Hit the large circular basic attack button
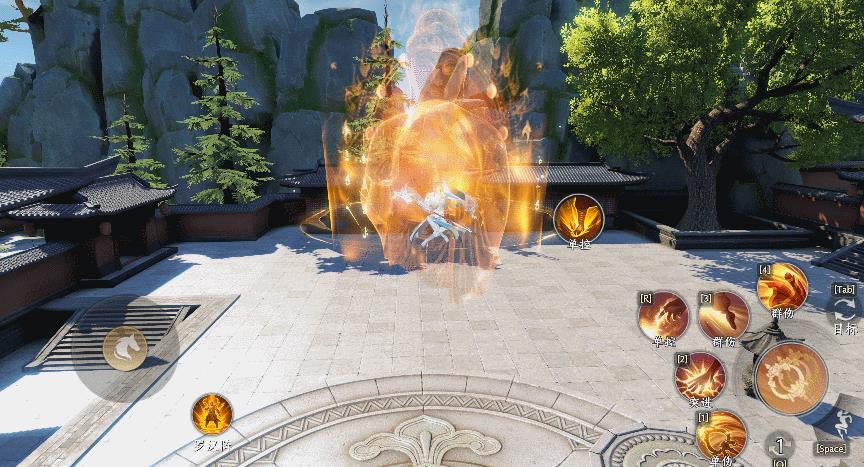 (791, 378)
